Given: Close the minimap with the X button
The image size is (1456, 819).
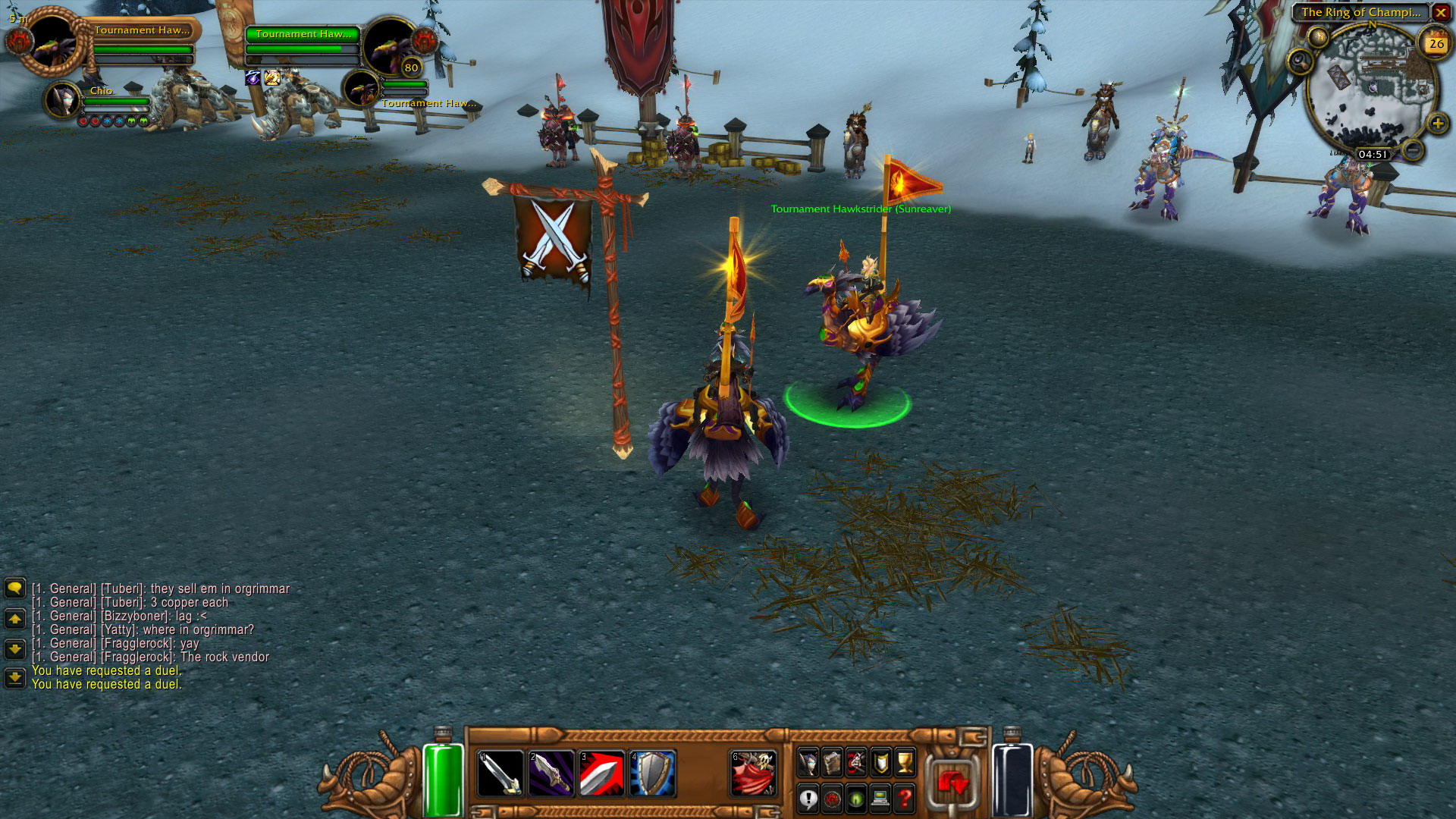Looking at the screenshot, I should pyautogui.click(x=1441, y=12).
